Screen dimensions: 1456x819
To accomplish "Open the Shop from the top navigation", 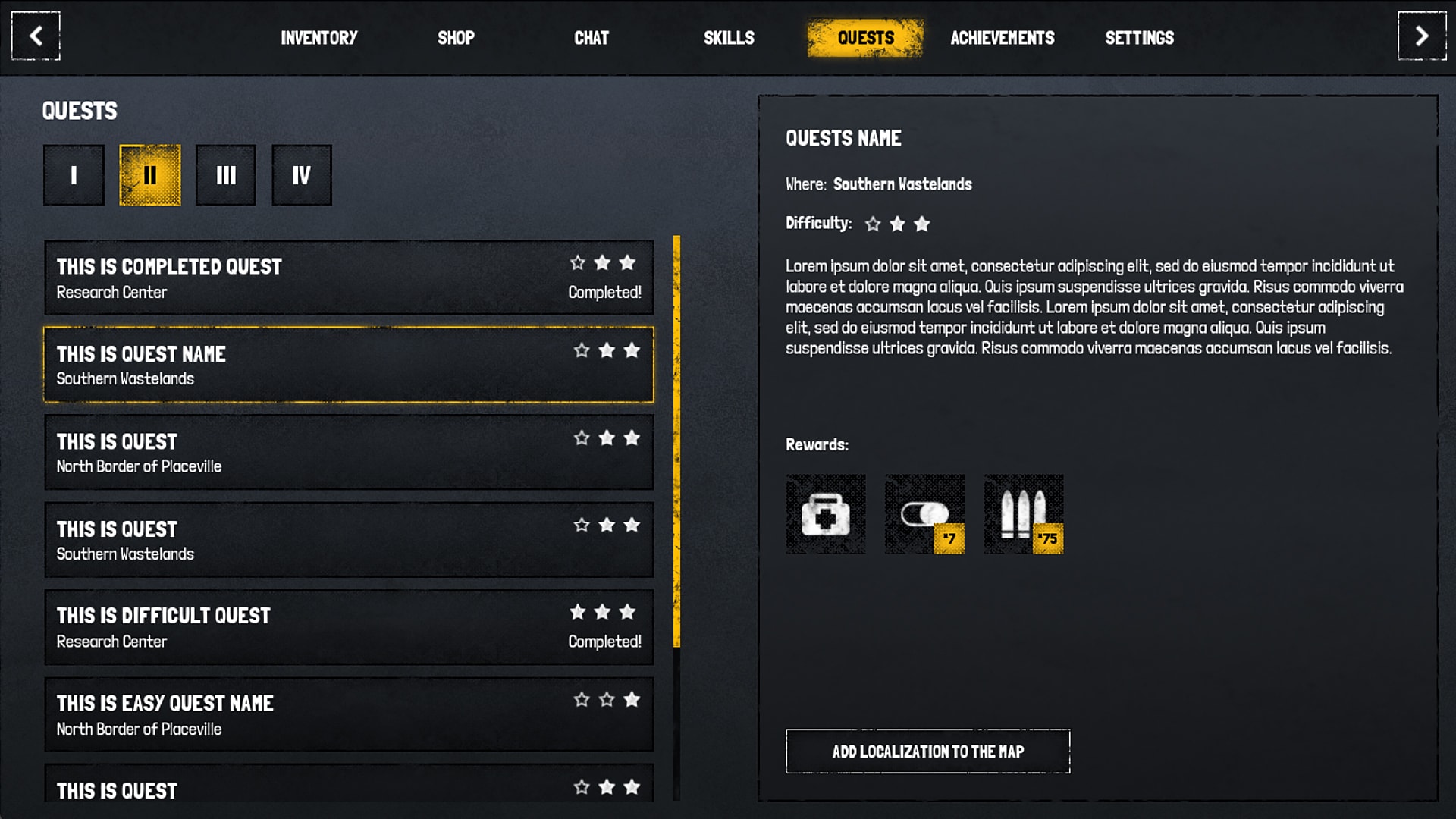I will coord(457,37).
